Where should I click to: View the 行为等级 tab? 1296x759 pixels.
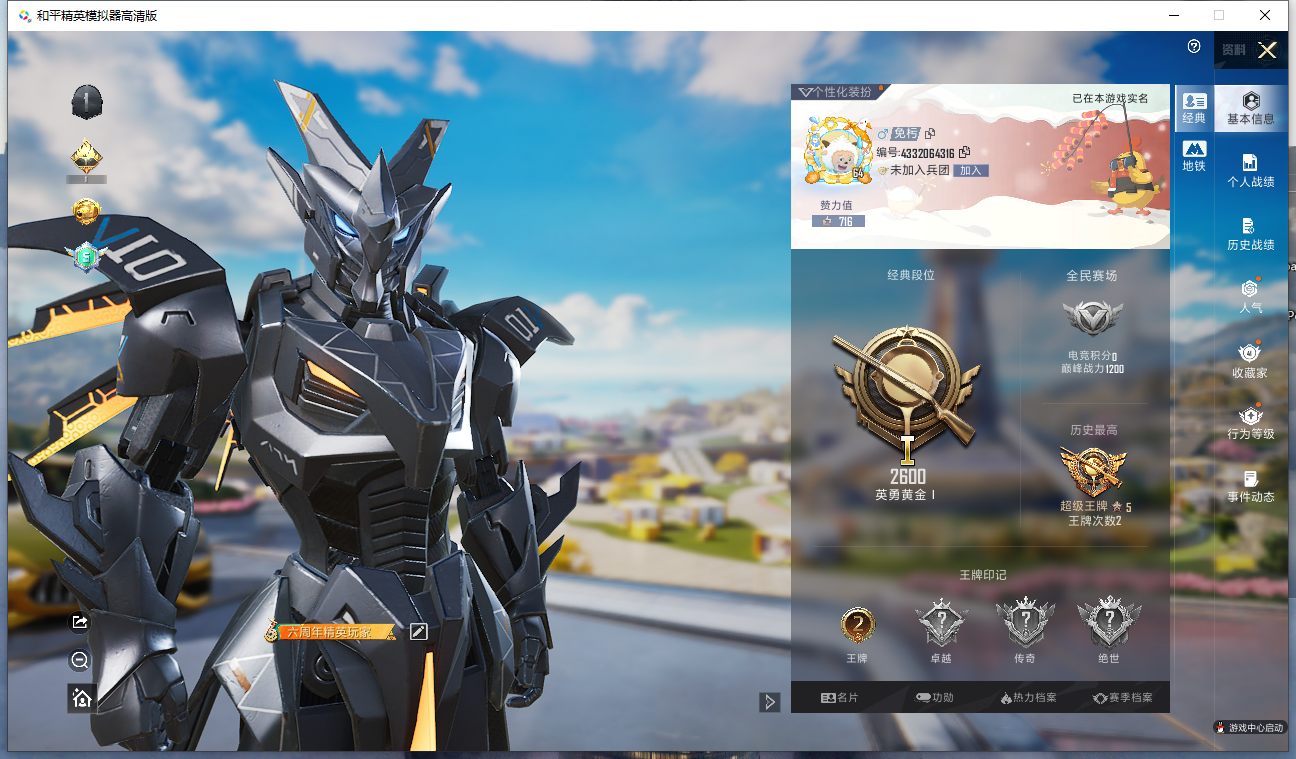click(x=1250, y=423)
